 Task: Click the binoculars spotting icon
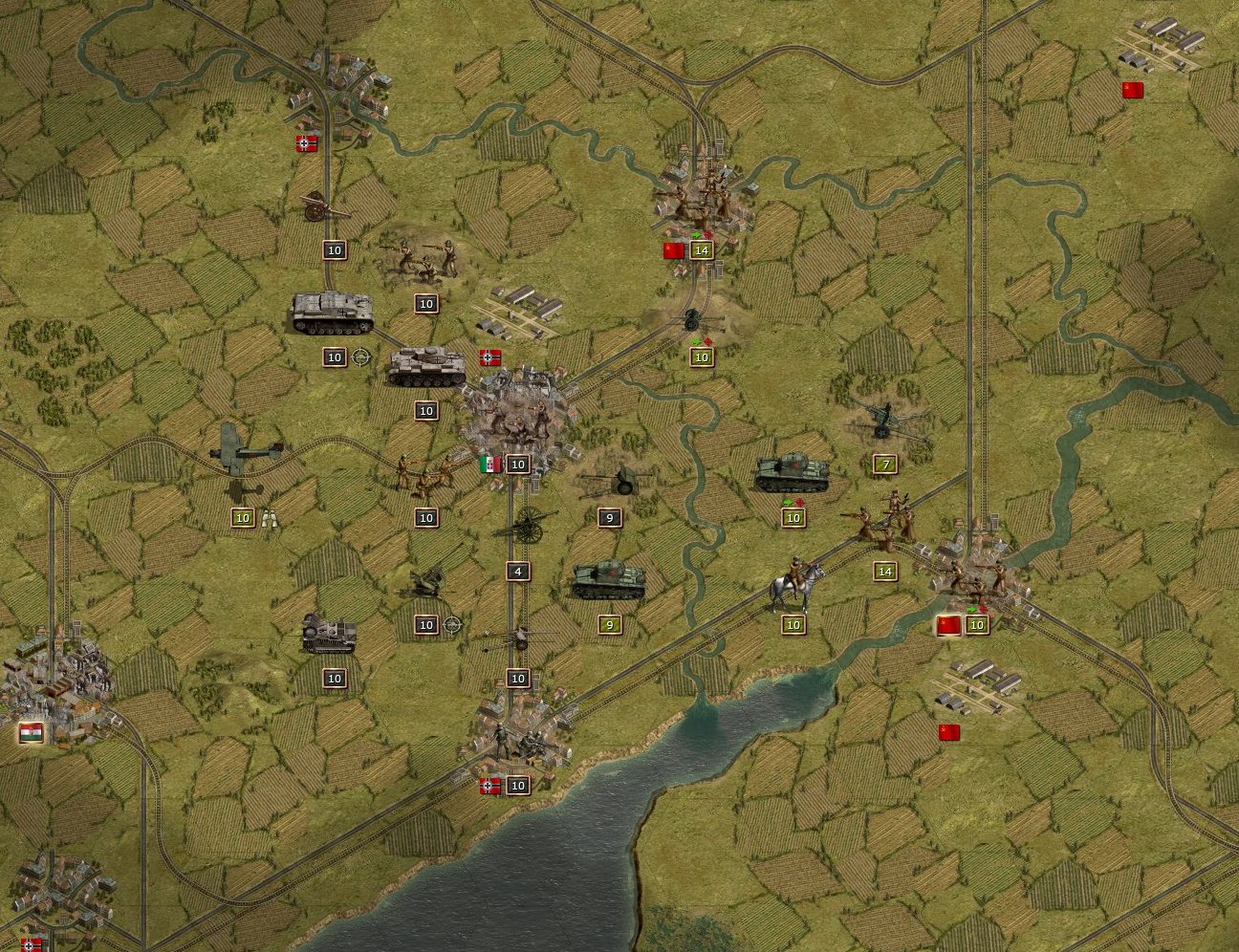(268, 518)
